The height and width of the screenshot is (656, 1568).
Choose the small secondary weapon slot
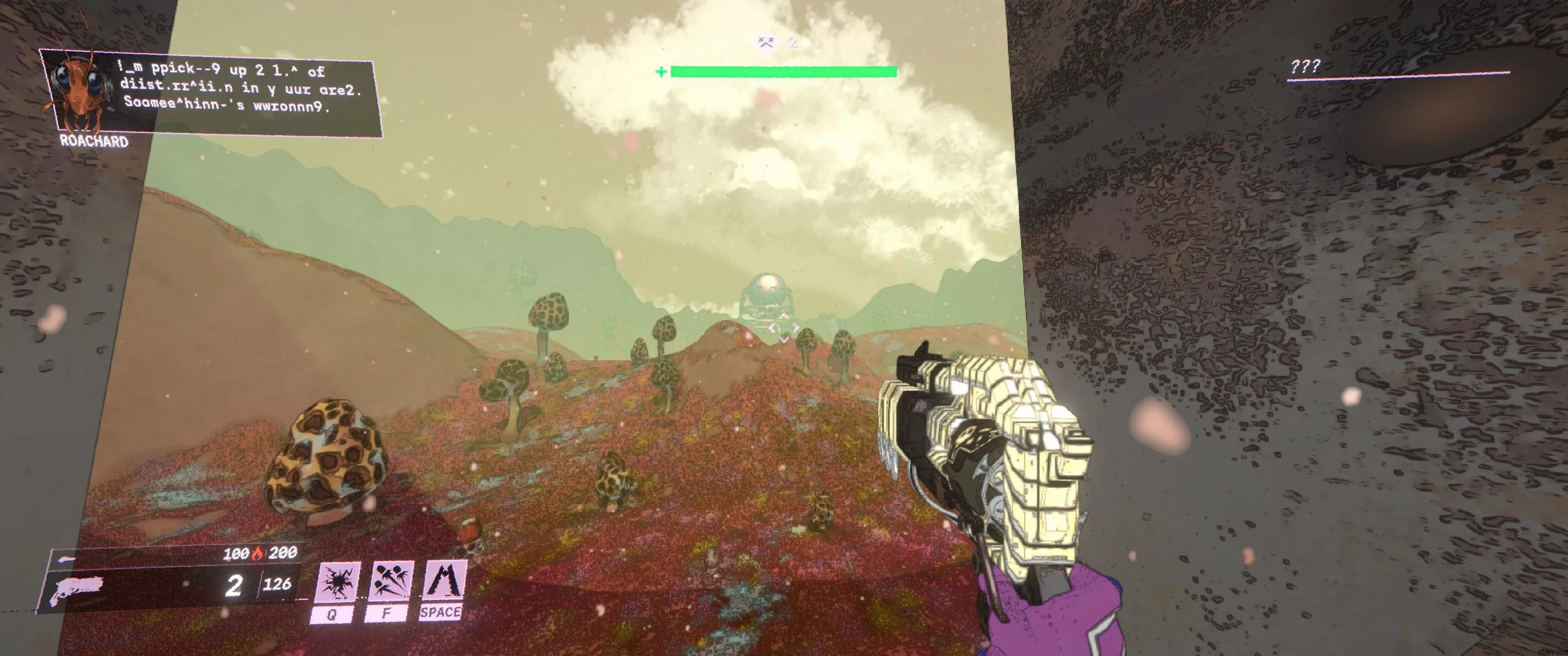point(67,559)
